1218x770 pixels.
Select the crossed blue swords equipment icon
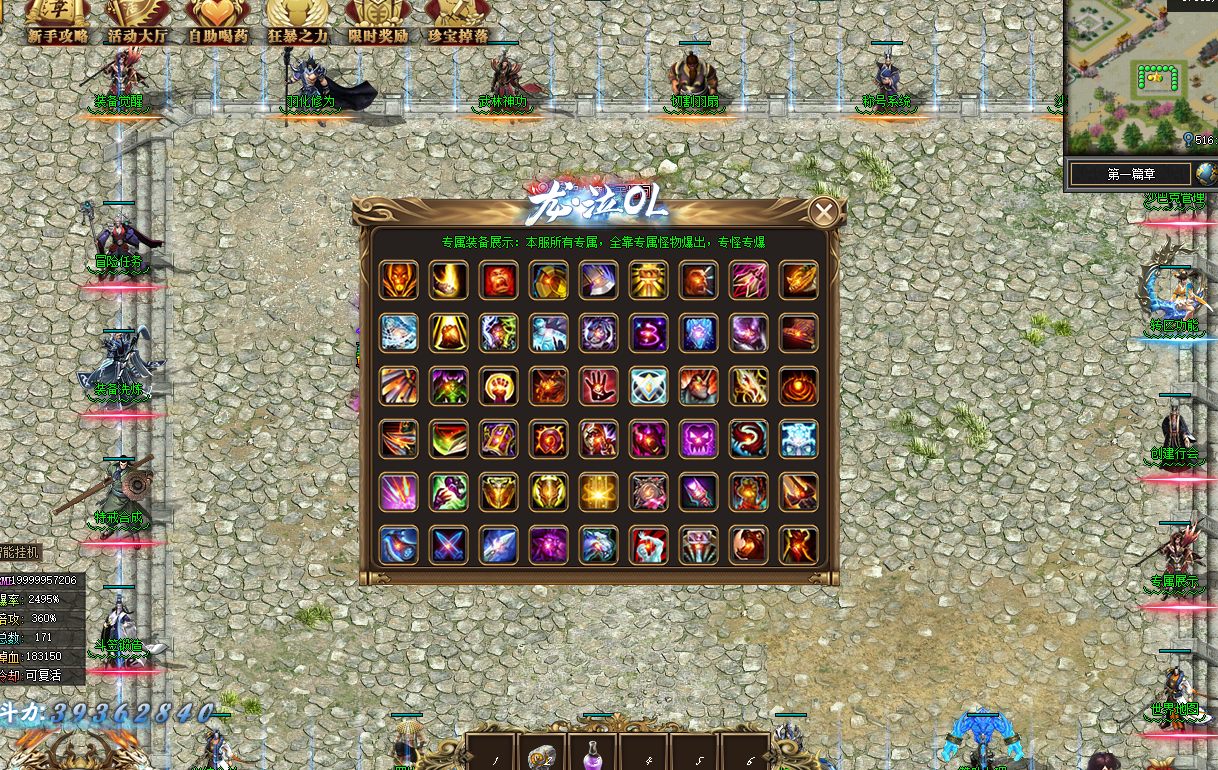tap(448, 545)
